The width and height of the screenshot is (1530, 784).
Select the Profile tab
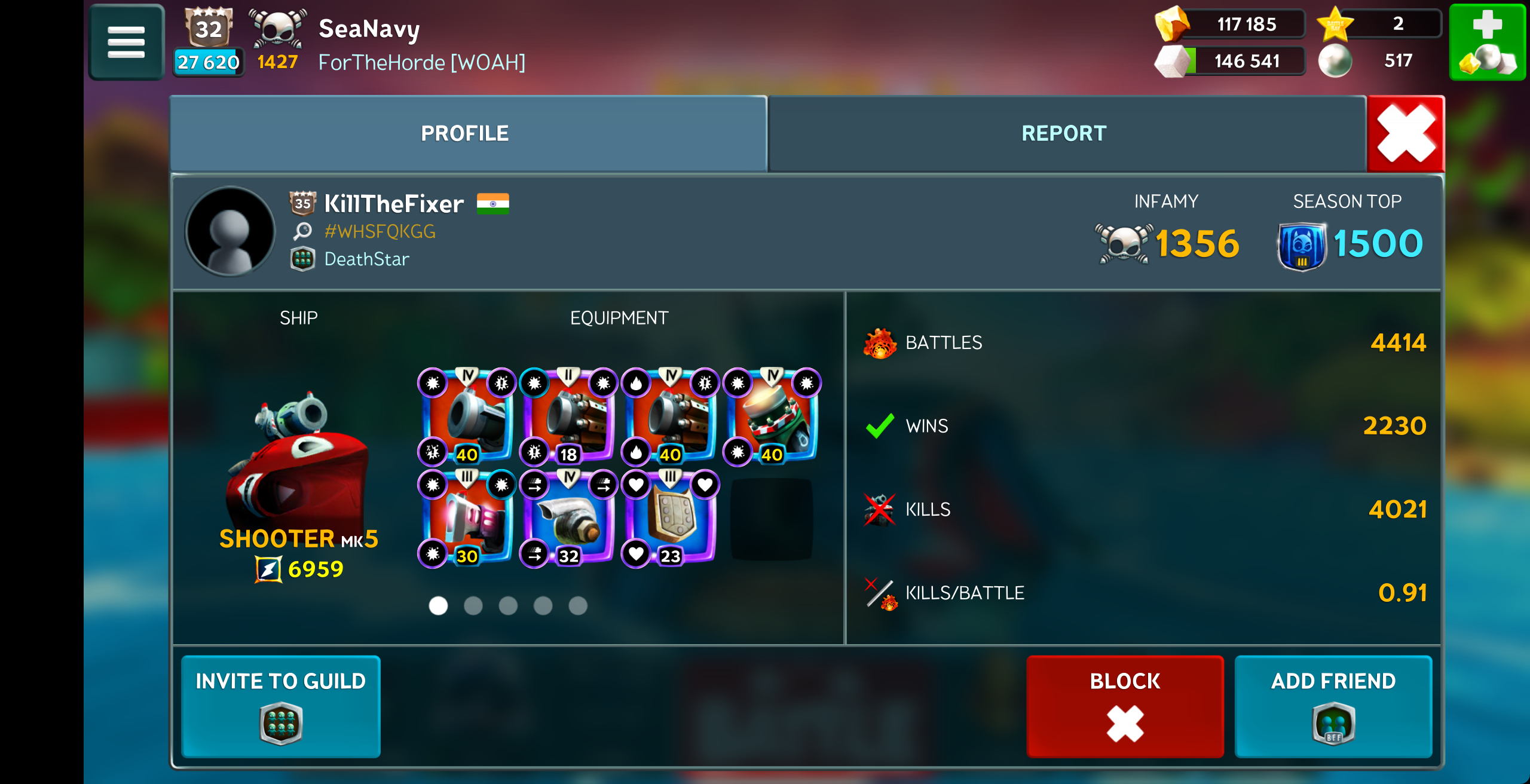(465, 133)
